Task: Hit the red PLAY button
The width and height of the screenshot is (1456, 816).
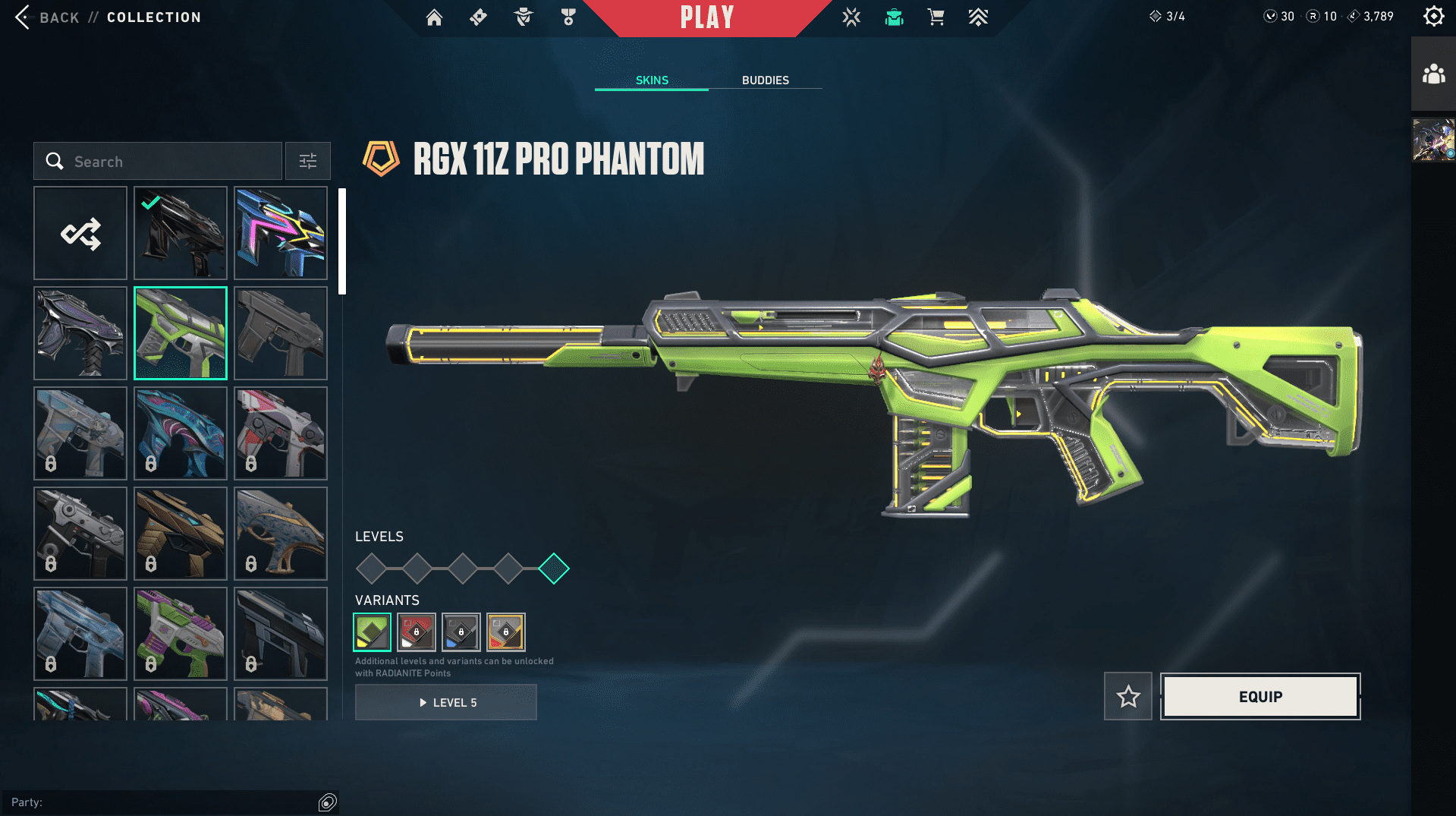Action: tap(706, 17)
